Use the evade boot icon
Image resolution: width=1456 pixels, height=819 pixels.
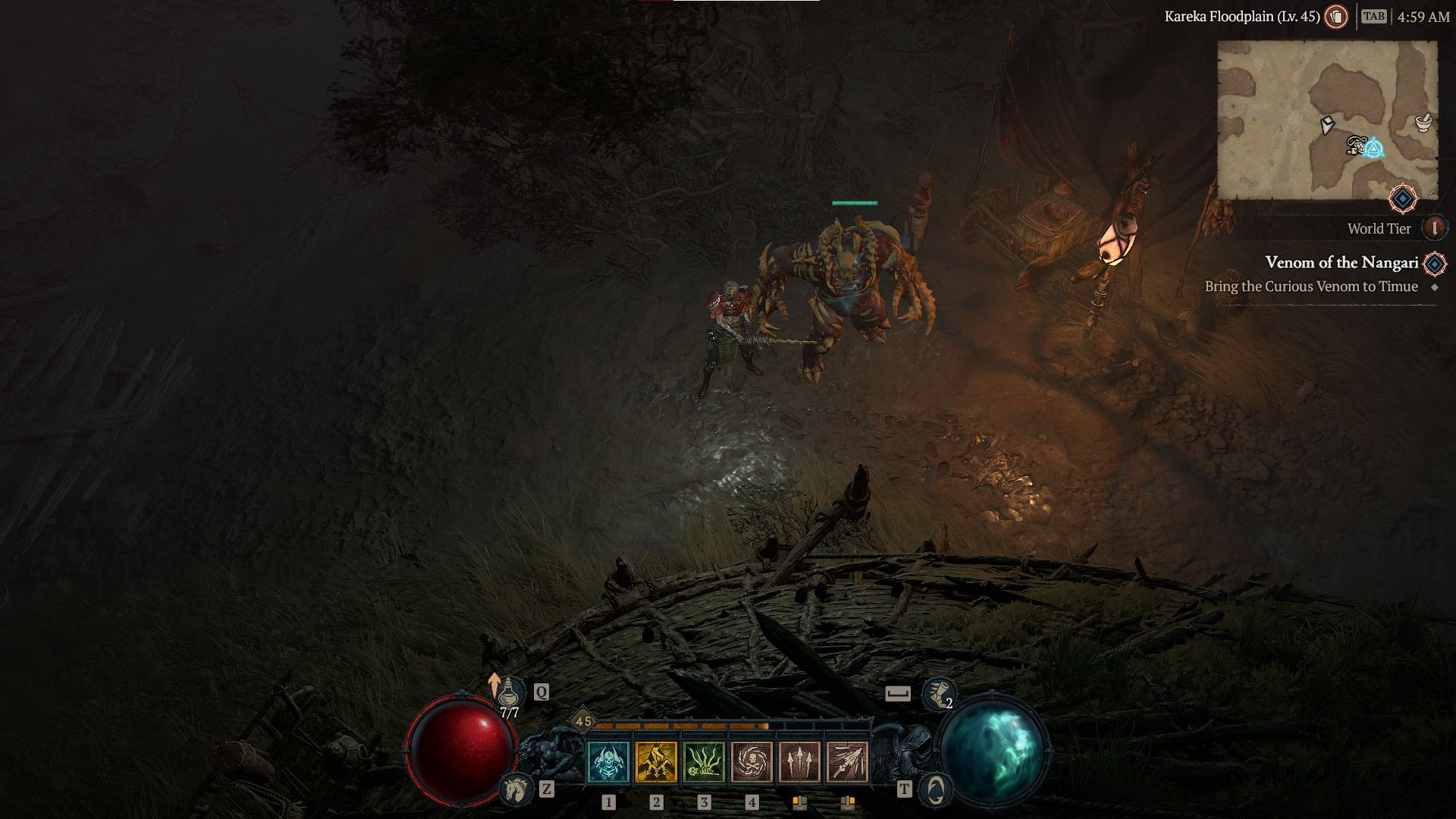[938, 693]
